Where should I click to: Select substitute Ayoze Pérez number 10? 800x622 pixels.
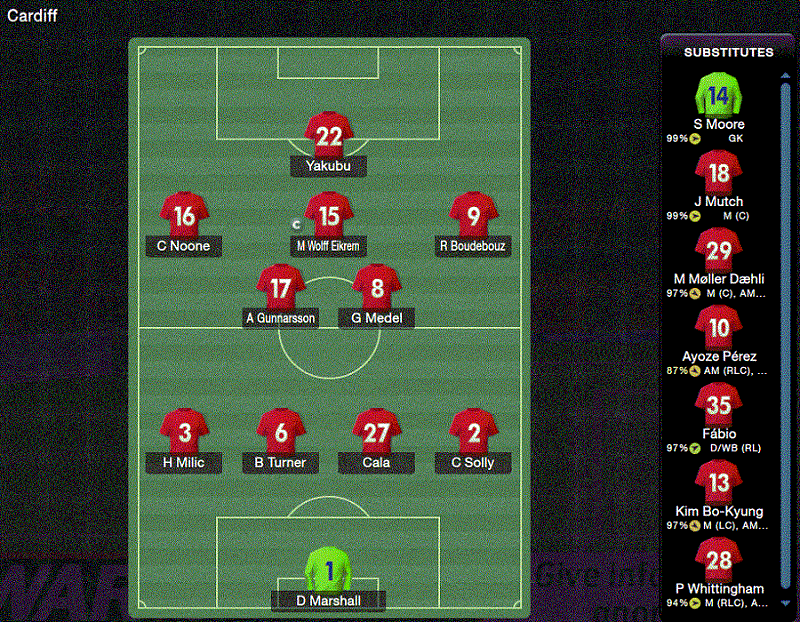(x=718, y=328)
